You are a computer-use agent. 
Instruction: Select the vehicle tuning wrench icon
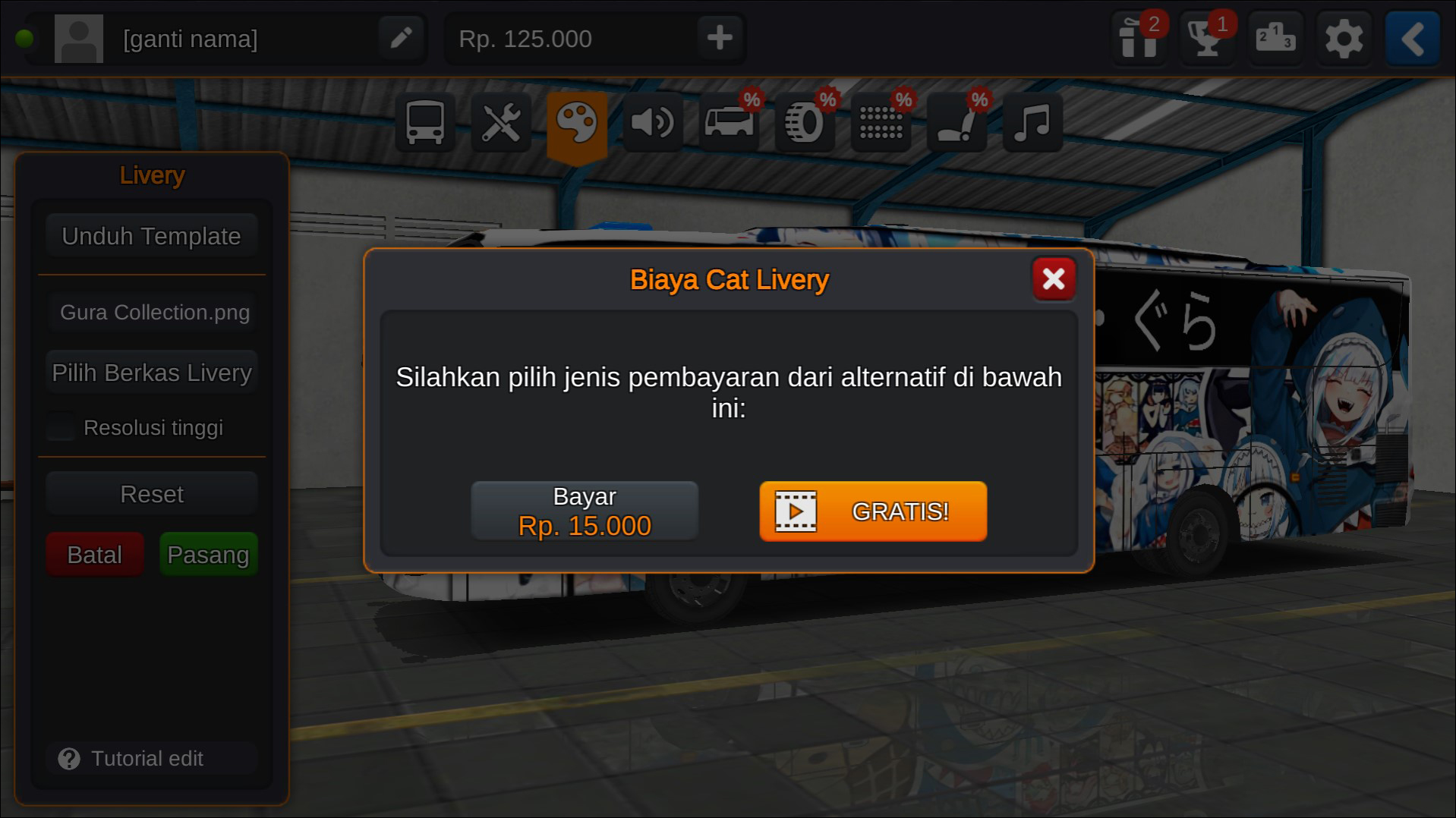click(x=500, y=121)
